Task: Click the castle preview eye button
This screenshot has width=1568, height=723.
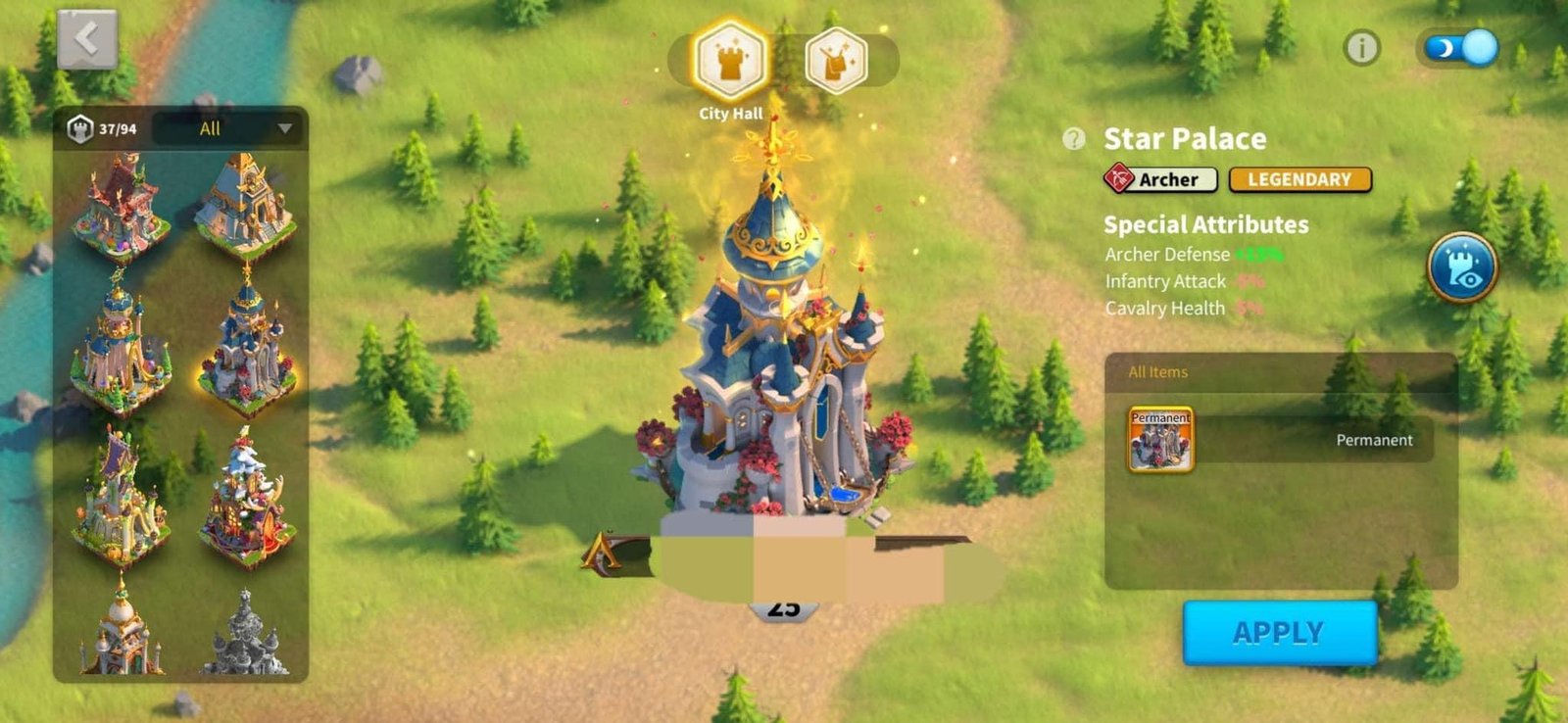Action: (1461, 267)
